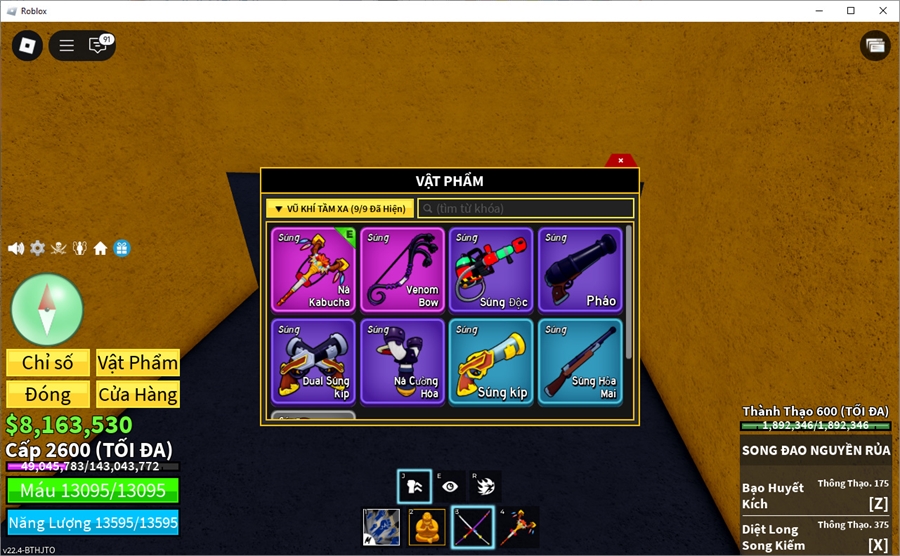
Task: Select the Nà Kabucha gun item
Action: pyautogui.click(x=313, y=269)
